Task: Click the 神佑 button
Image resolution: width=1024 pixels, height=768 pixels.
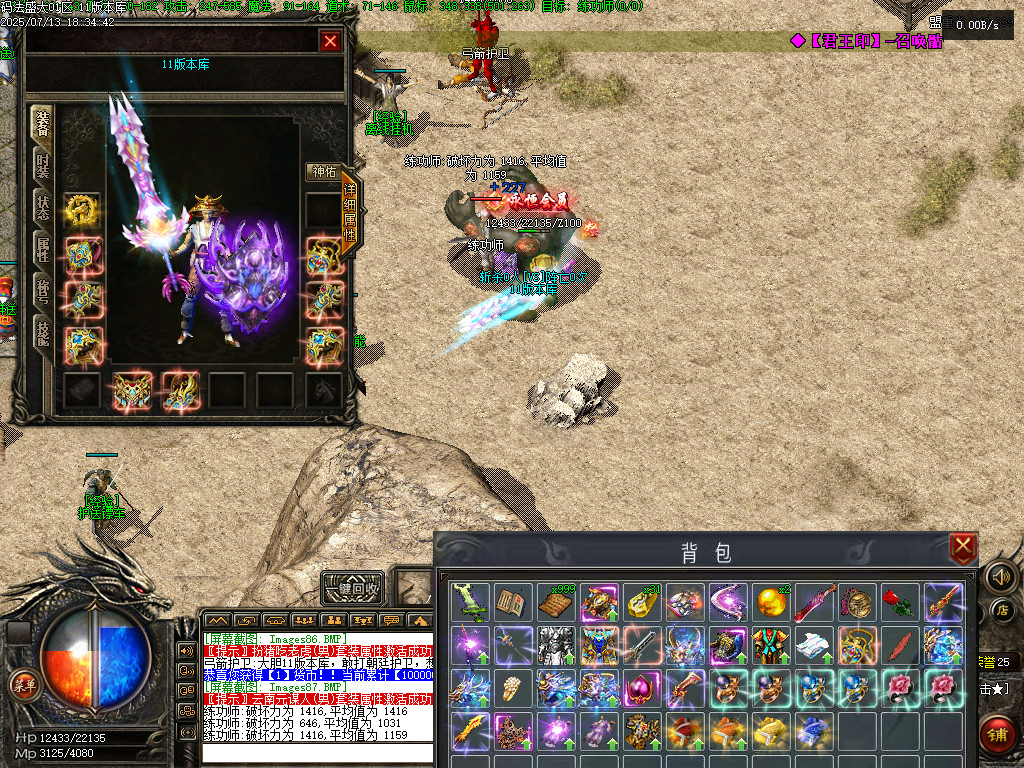Action: click(x=322, y=171)
